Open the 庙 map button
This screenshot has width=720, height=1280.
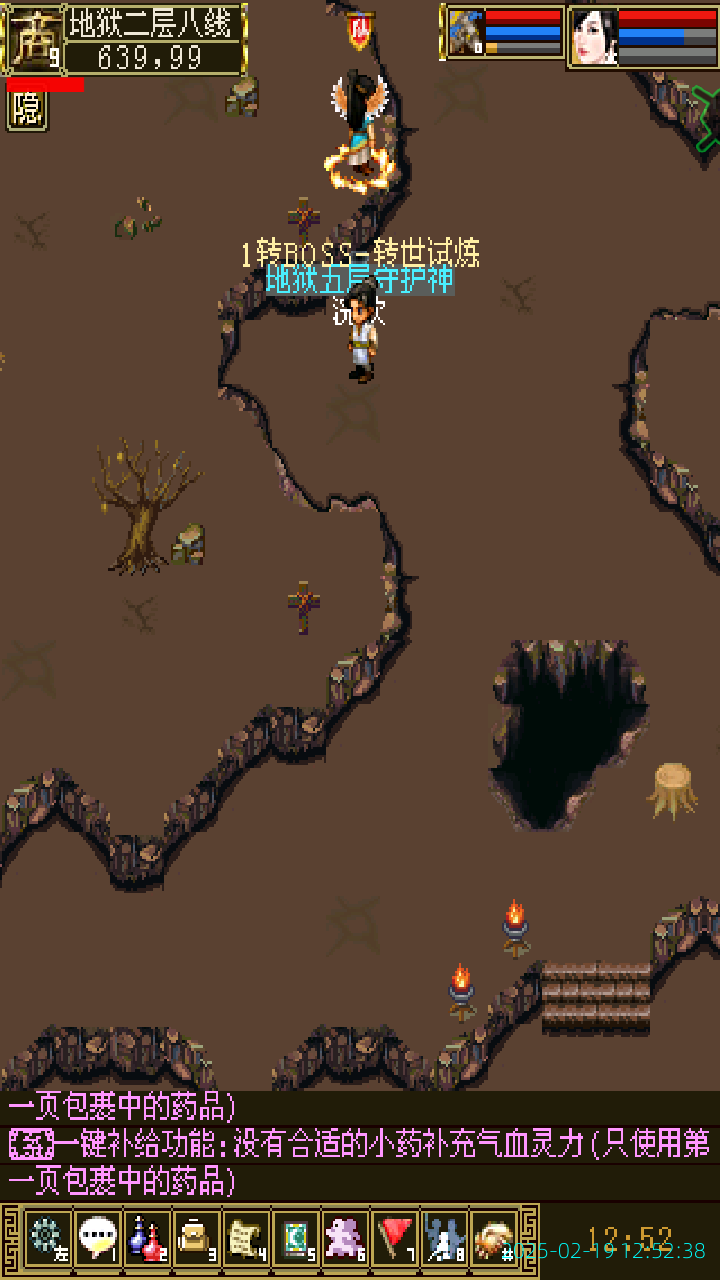pos(32,40)
